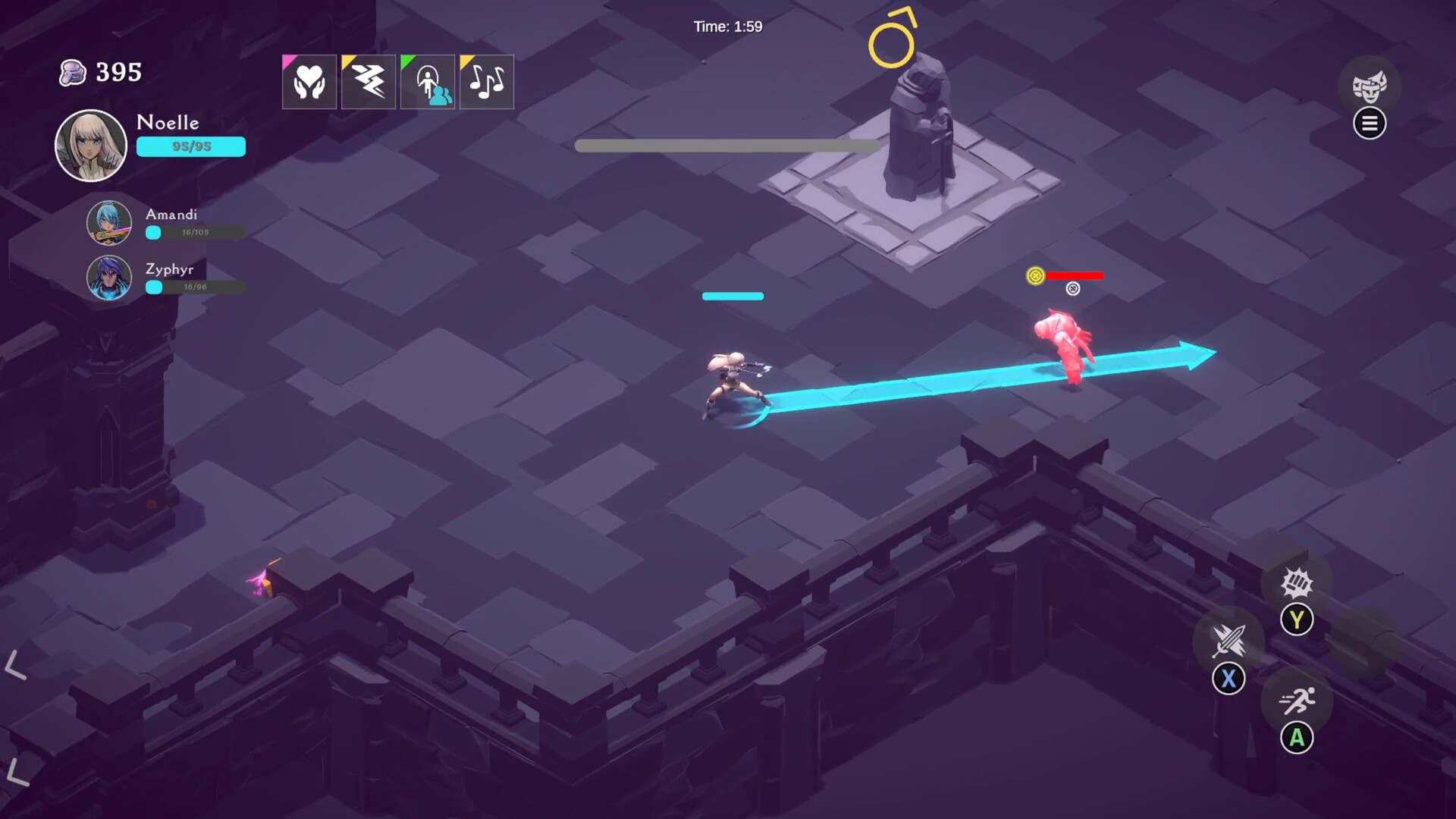Viewport: 1456px width, 819px height.
Task: Click the Time: 1:59 timer display
Action: click(x=726, y=25)
